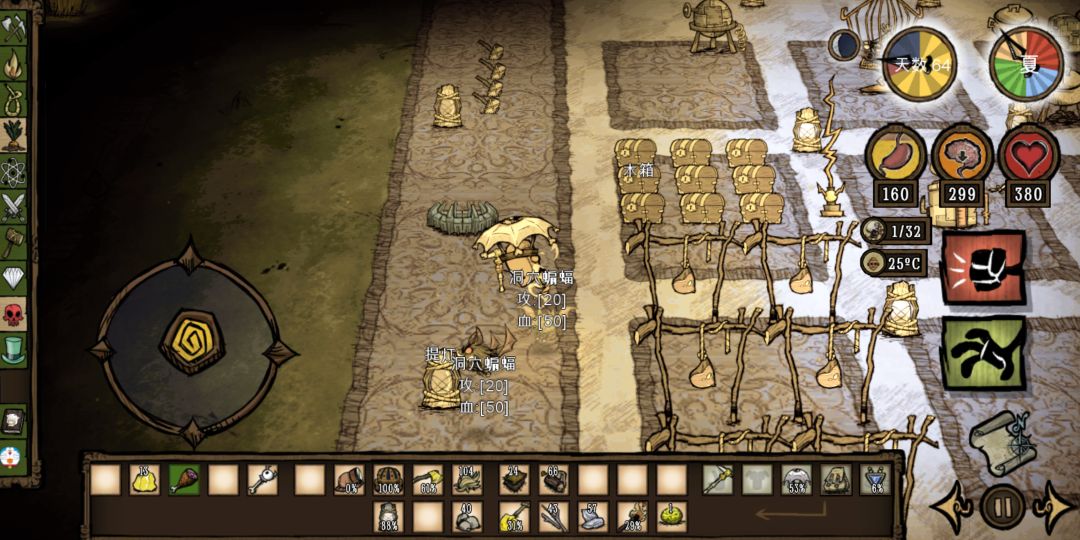The image size is (1080, 540).
Task: Pause the game
Action: pyautogui.click(x=1001, y=506)
